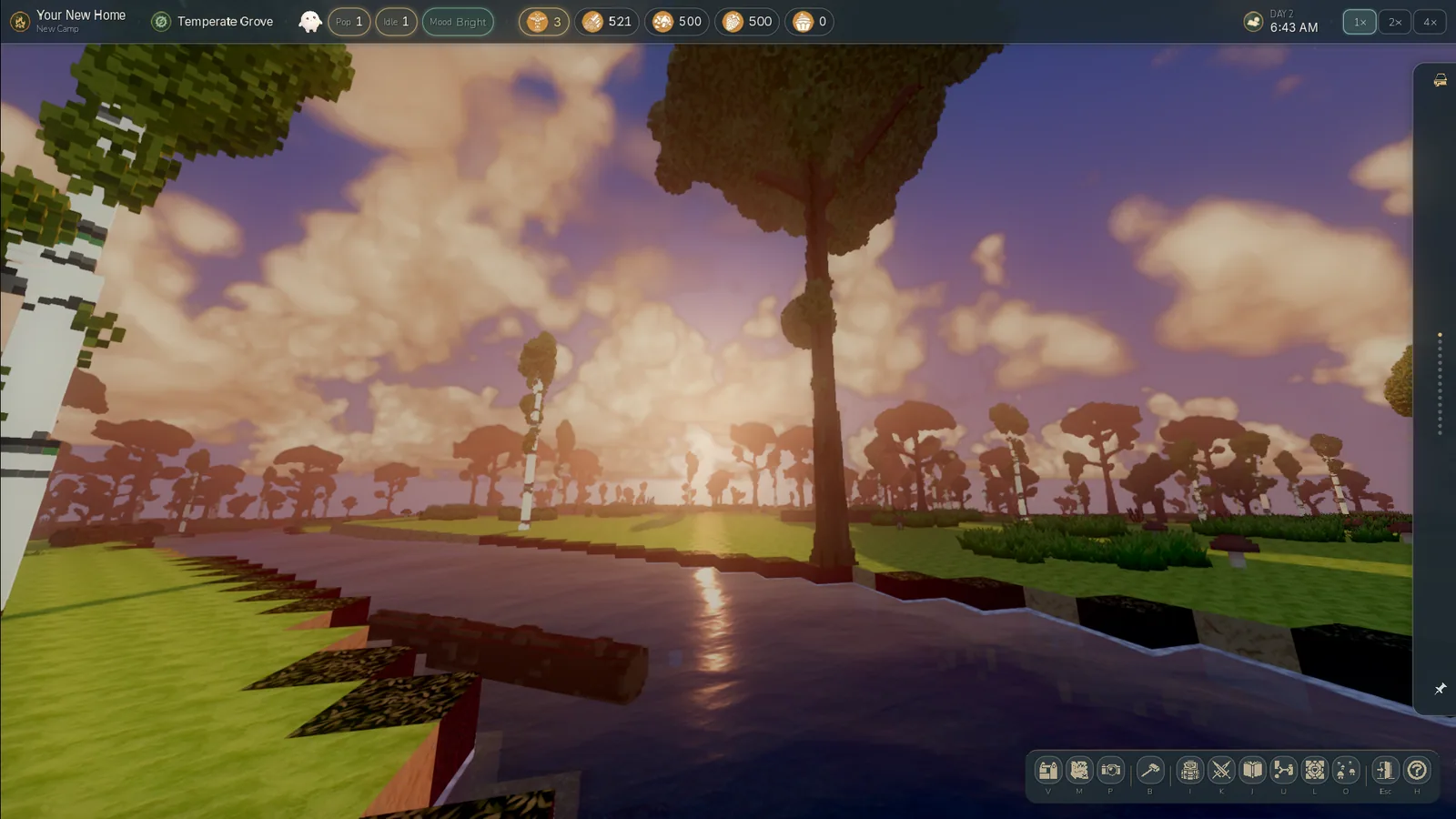Open the treasure map icon
This screenshot has width=1456, height=819.
click(1079, 771)
